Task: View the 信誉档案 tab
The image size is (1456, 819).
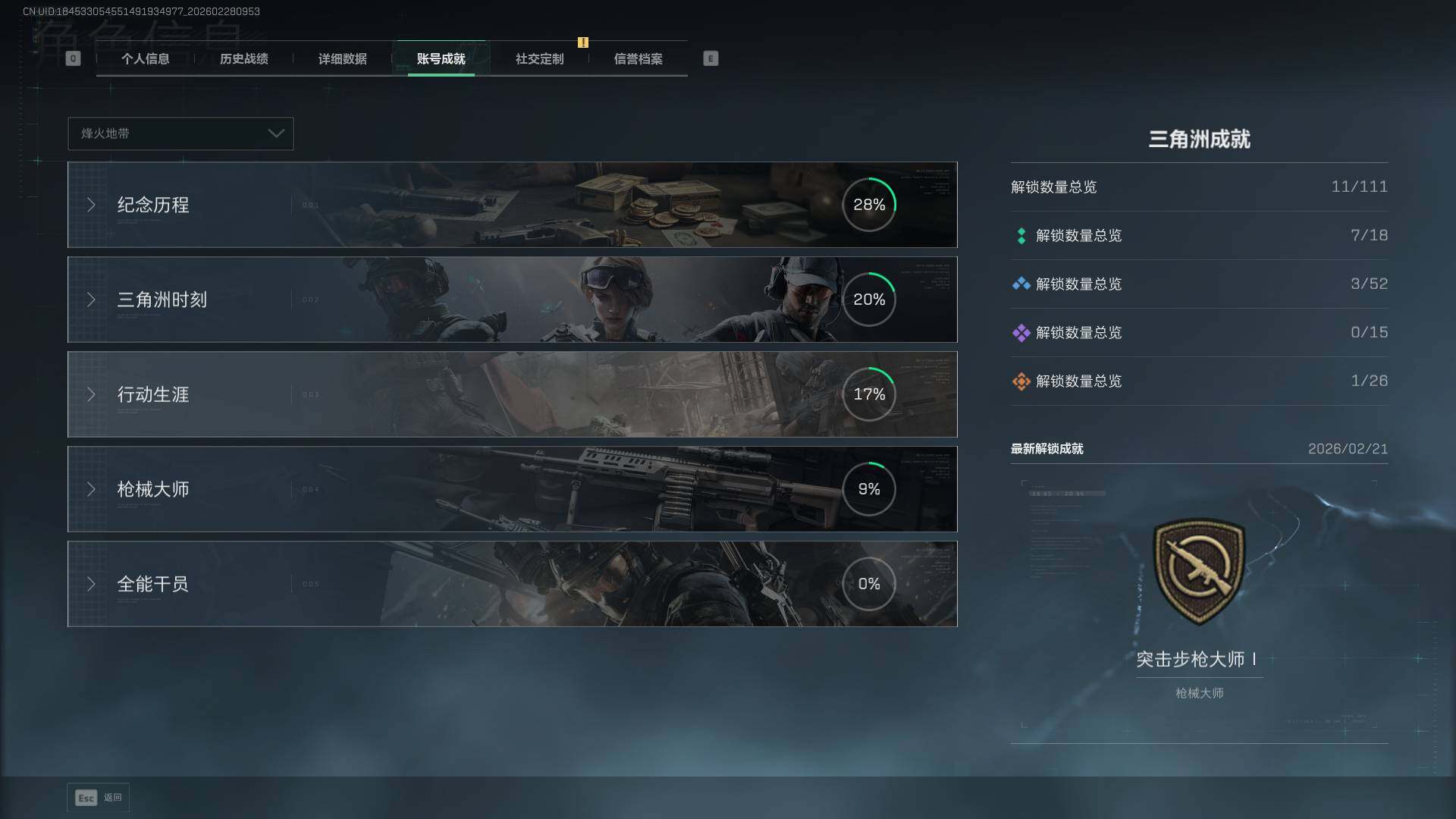Action: coord(638,59)
